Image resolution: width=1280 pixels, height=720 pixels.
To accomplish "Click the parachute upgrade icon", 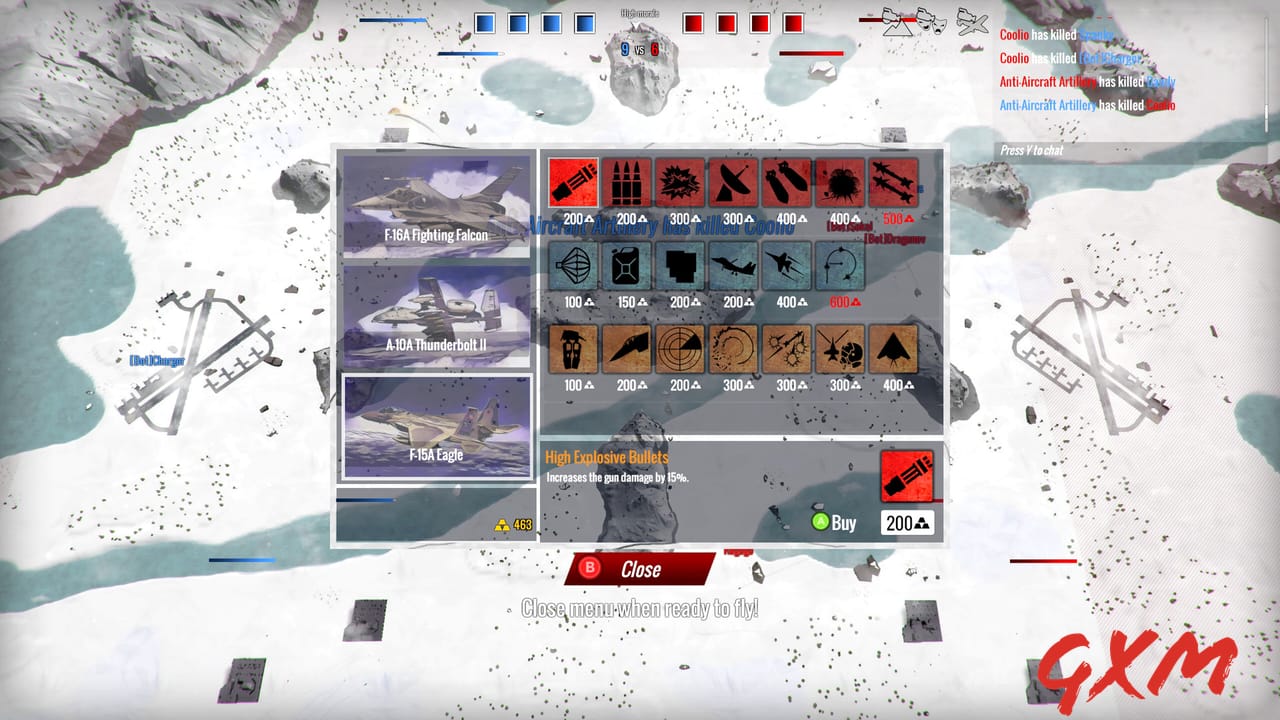I will pyautogui.click(x=573, y=266).
